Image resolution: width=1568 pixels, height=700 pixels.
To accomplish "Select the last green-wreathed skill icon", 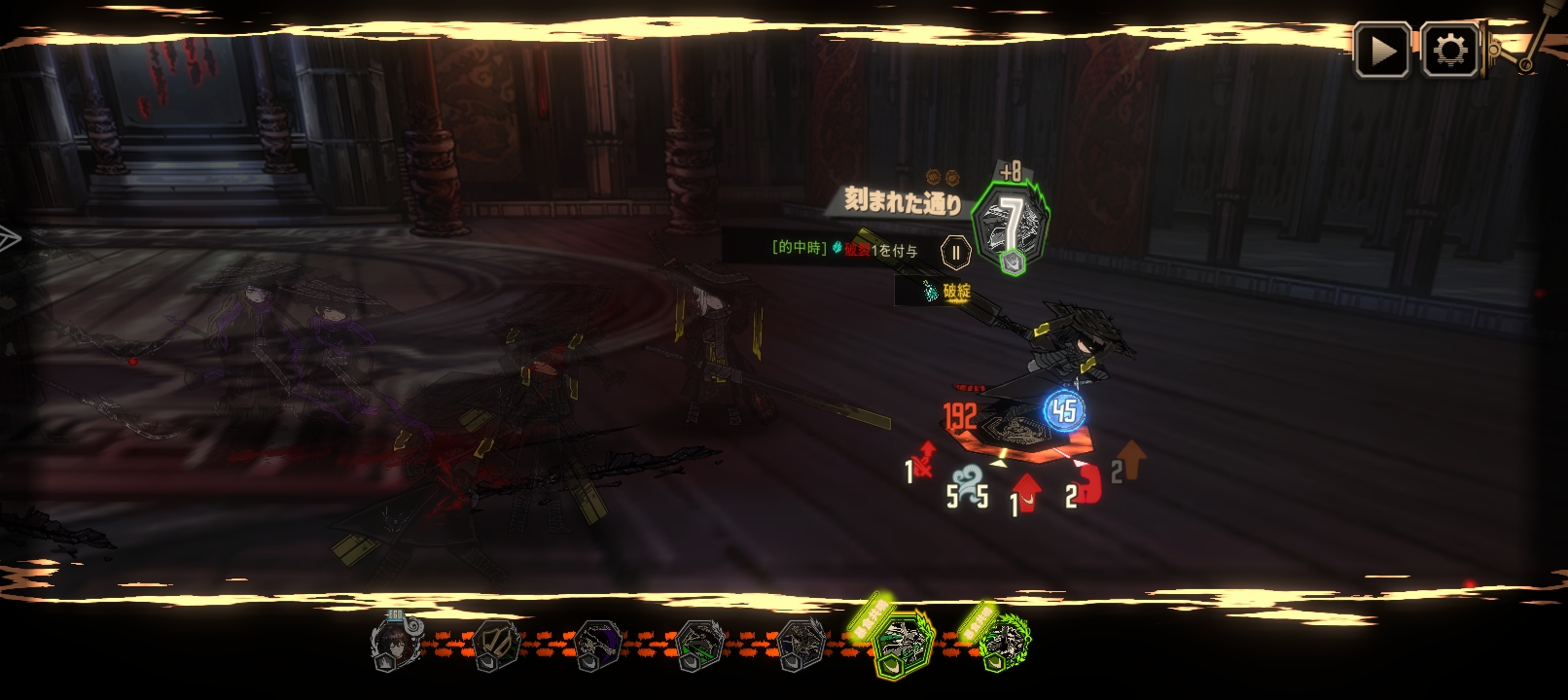I will pyautogui.click(x=1004, y=644).
